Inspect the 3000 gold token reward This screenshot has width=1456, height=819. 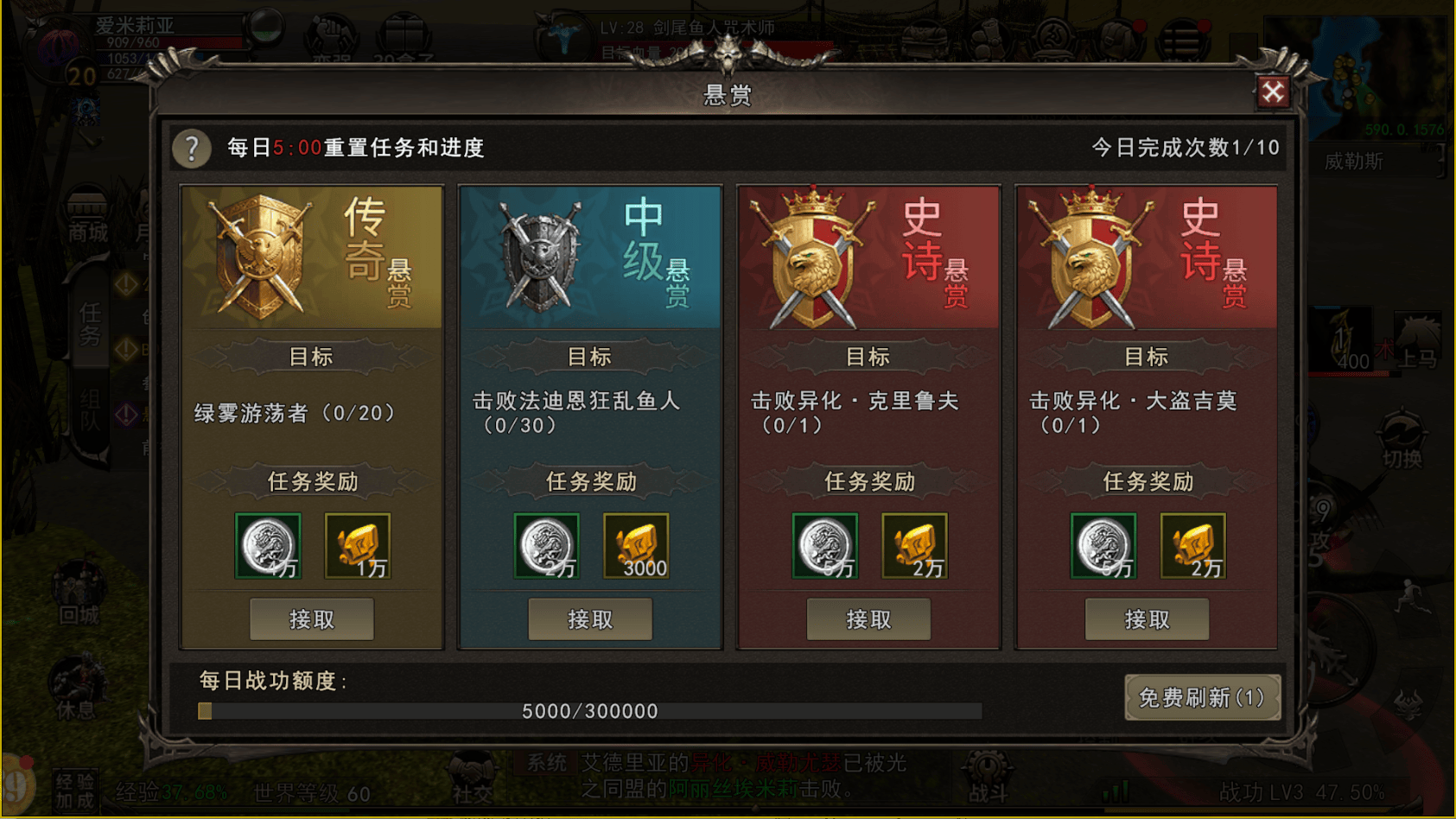pos(636,546)
